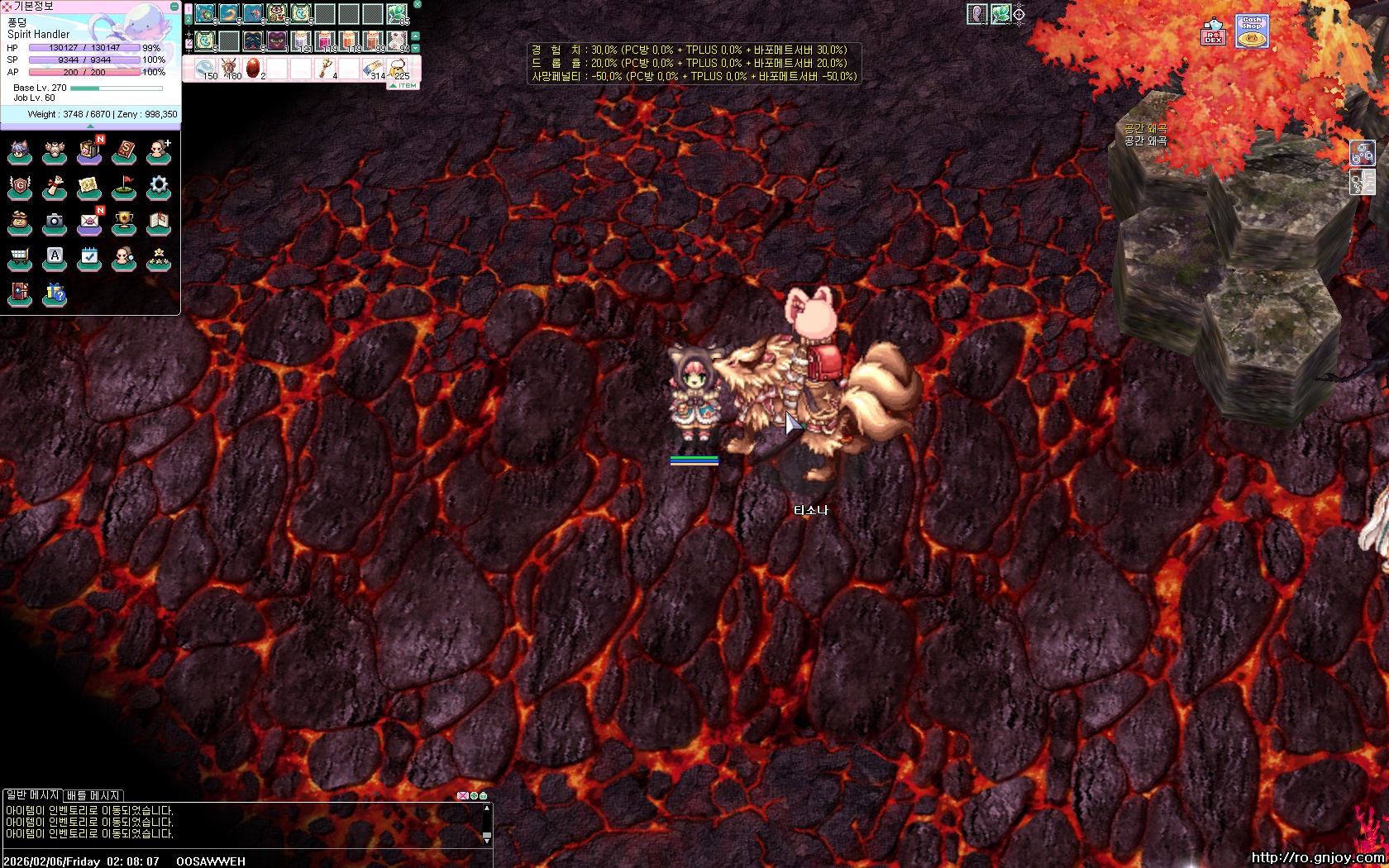Viewport: 1389px width, 868px height.
Task: Open the zeny money bag icon
Action: (20, 222)
